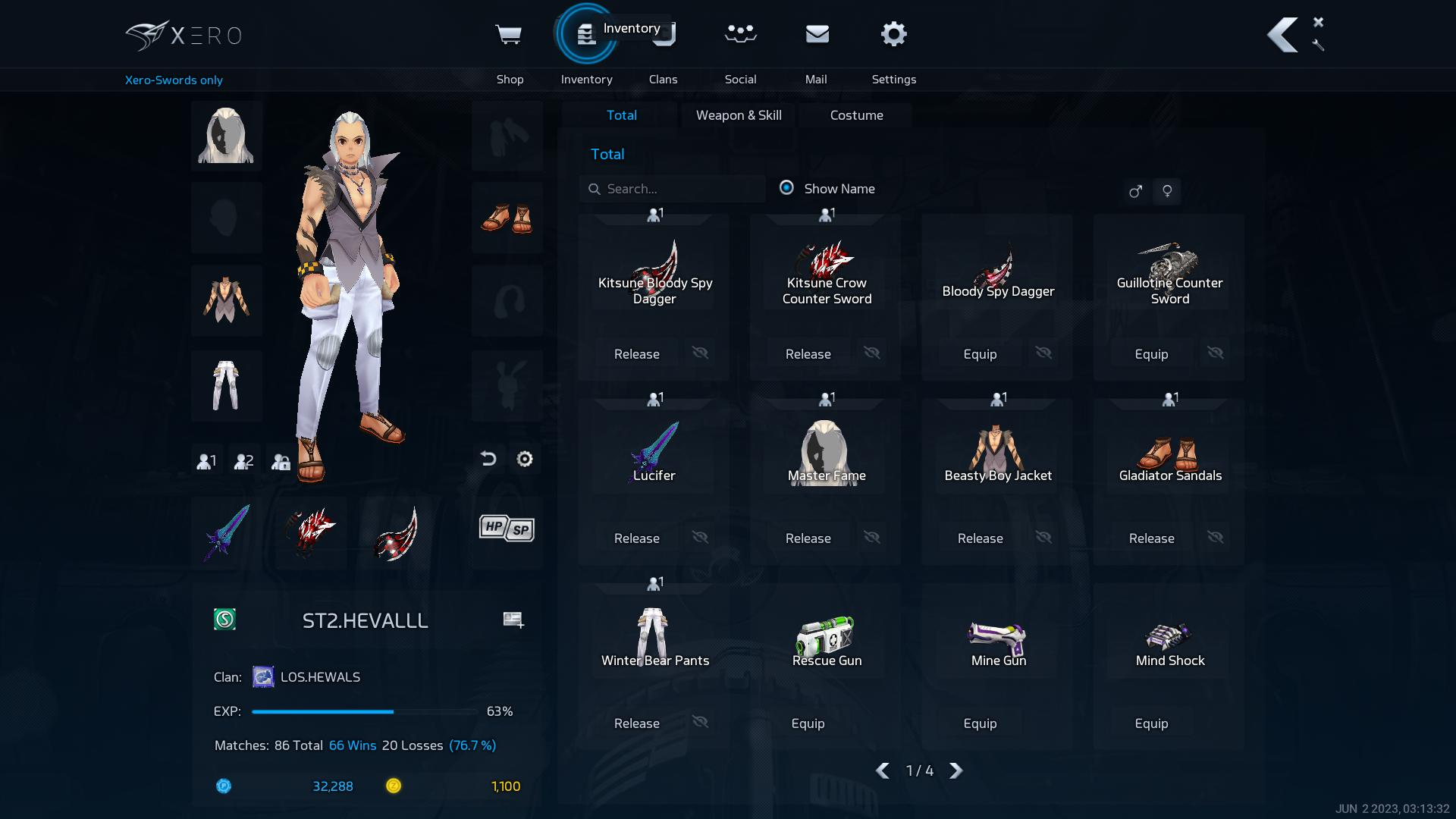Go to the next inventory page
This screenshot has width=1456, height=819.
[x=956, y=770]
